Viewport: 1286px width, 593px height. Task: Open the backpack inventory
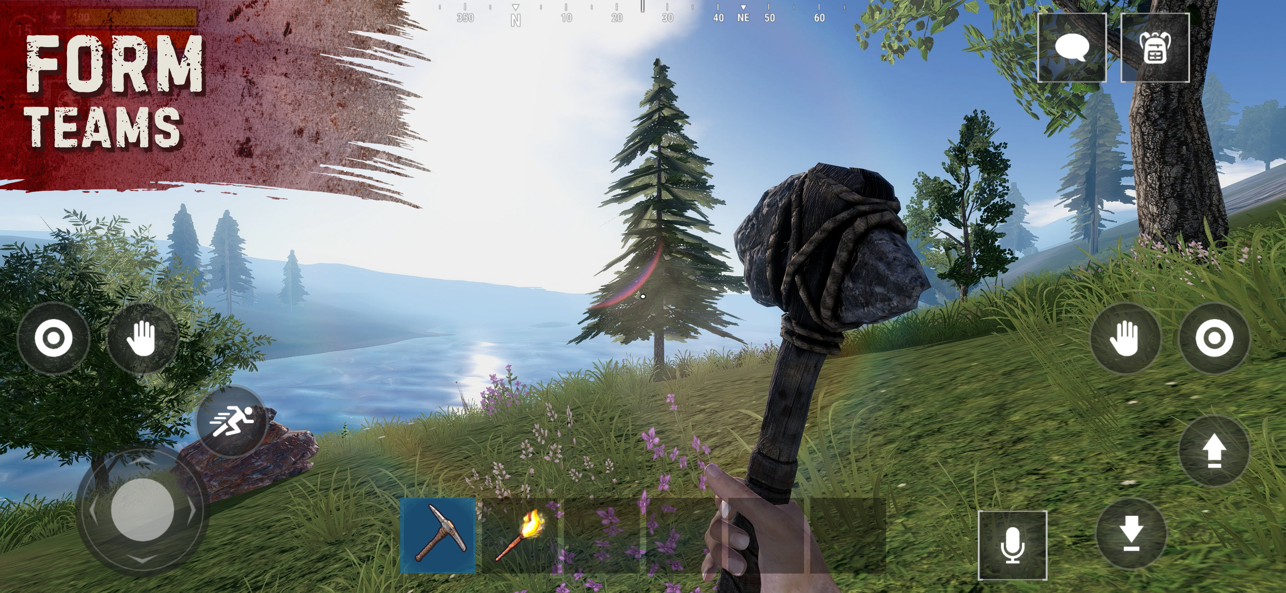point(1155,48)
